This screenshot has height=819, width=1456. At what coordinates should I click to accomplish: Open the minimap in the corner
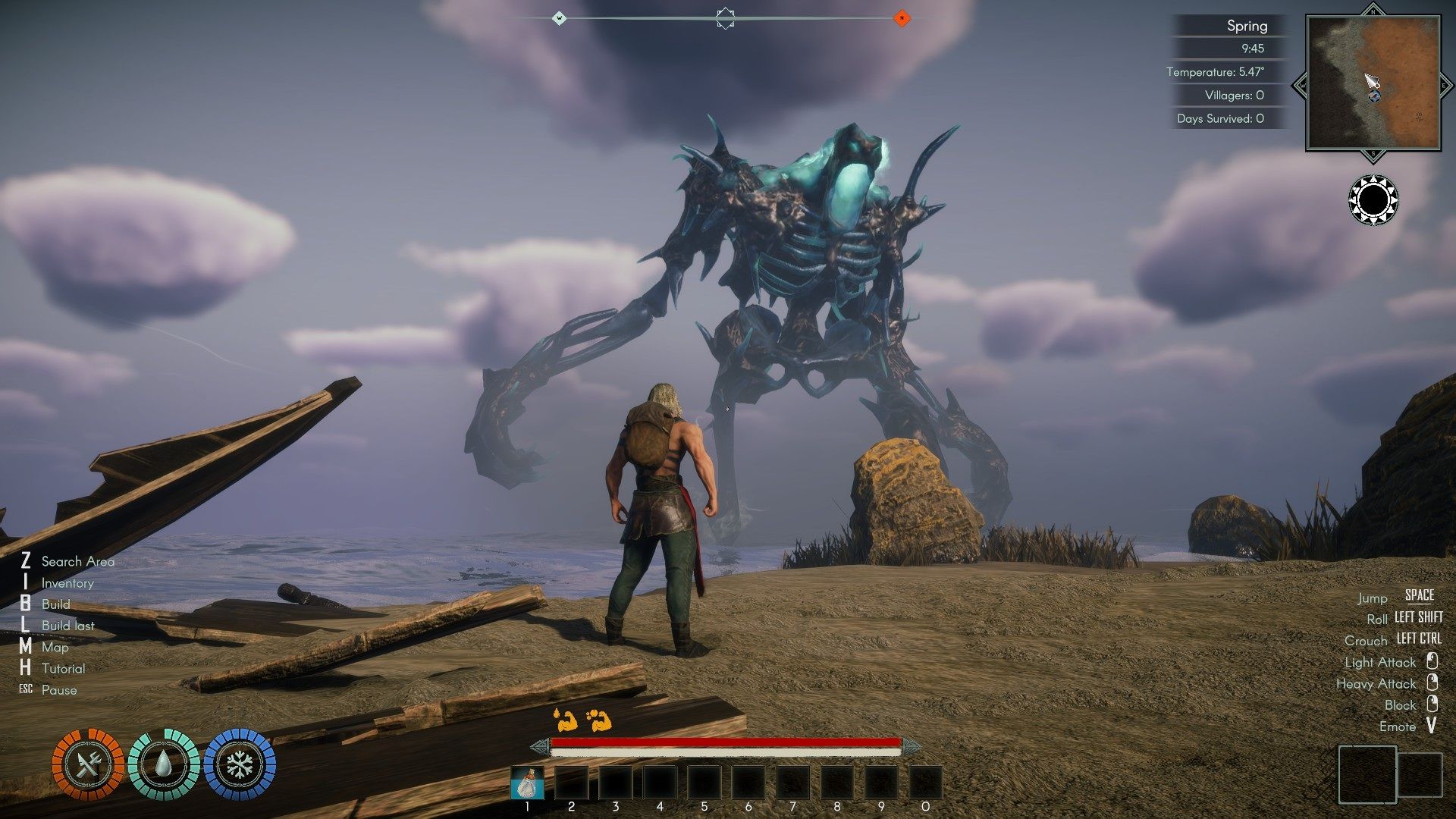tap(1373, 83)
